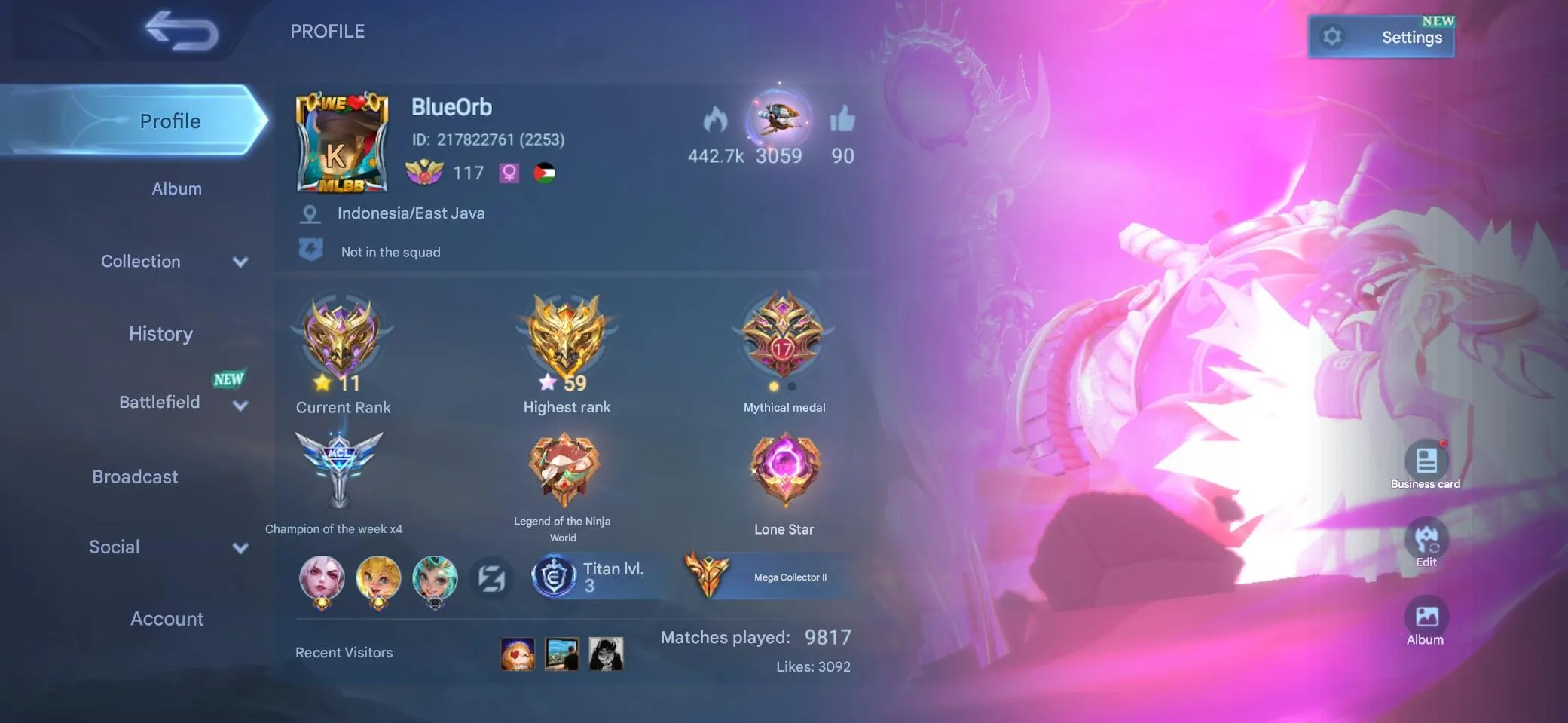Open Settings in the top right
The image size is (1568, 723).
pos(1381,36)
